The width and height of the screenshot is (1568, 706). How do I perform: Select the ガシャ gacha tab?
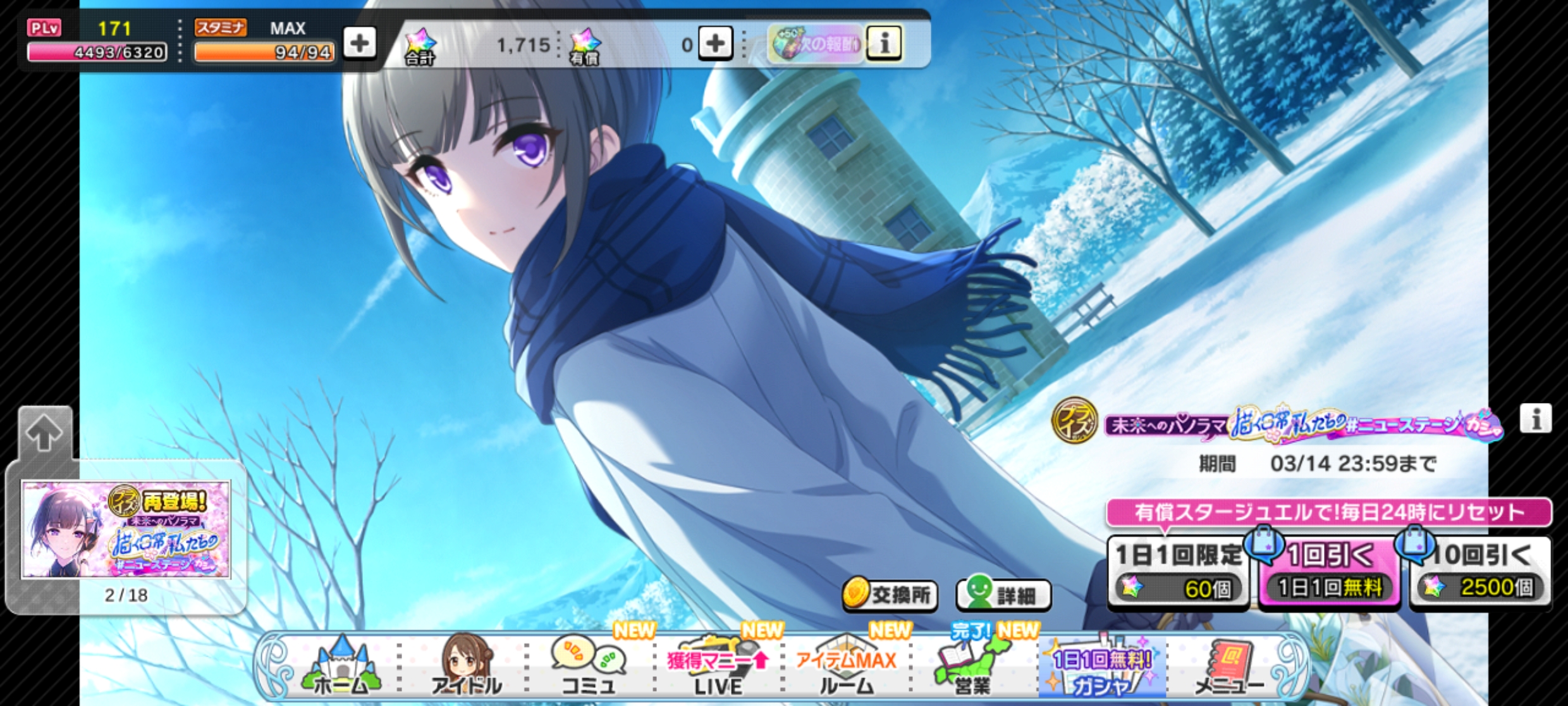click(x=1101, y=668)
